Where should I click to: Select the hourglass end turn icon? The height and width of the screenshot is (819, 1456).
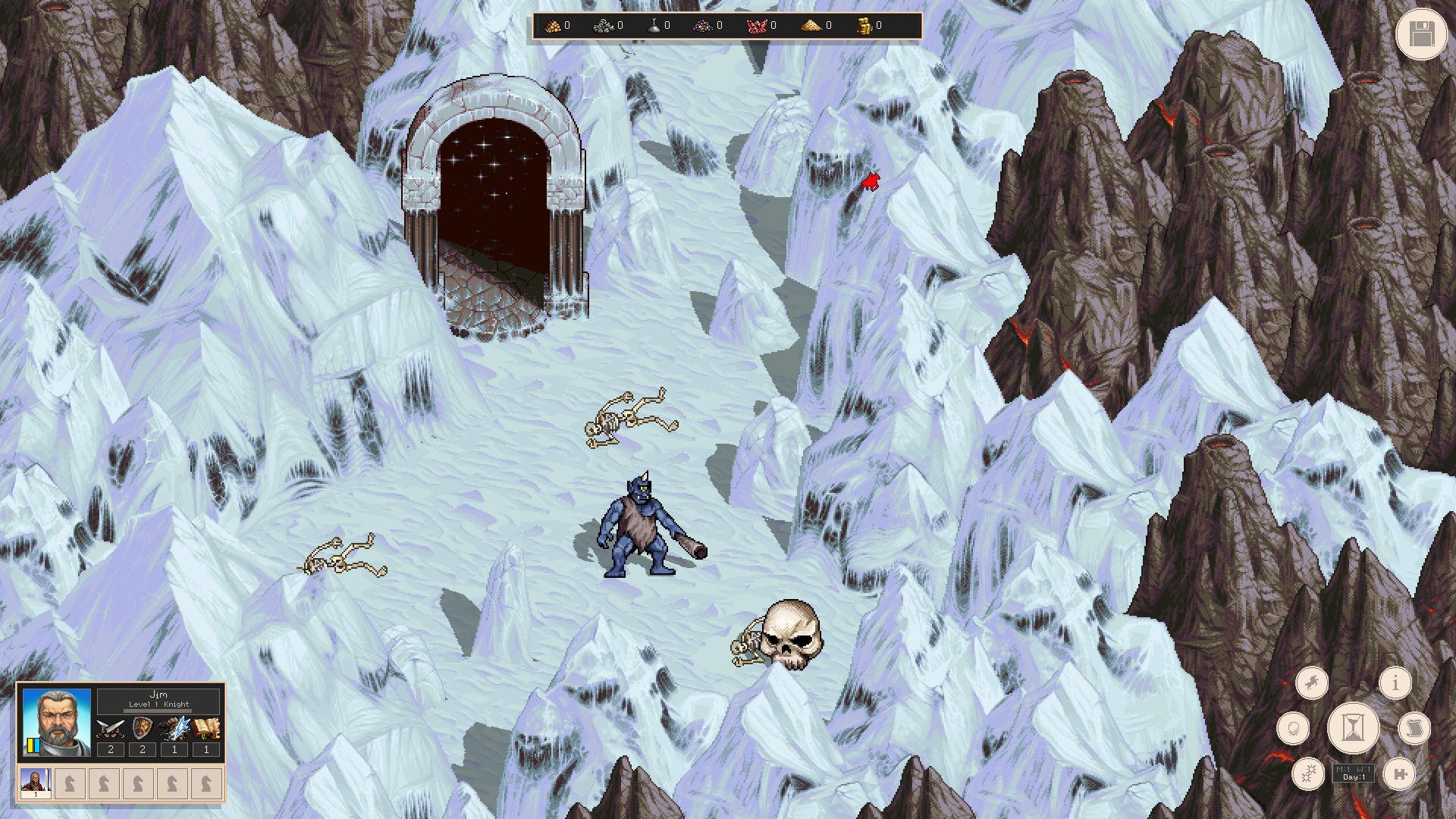pos(1354,727)
